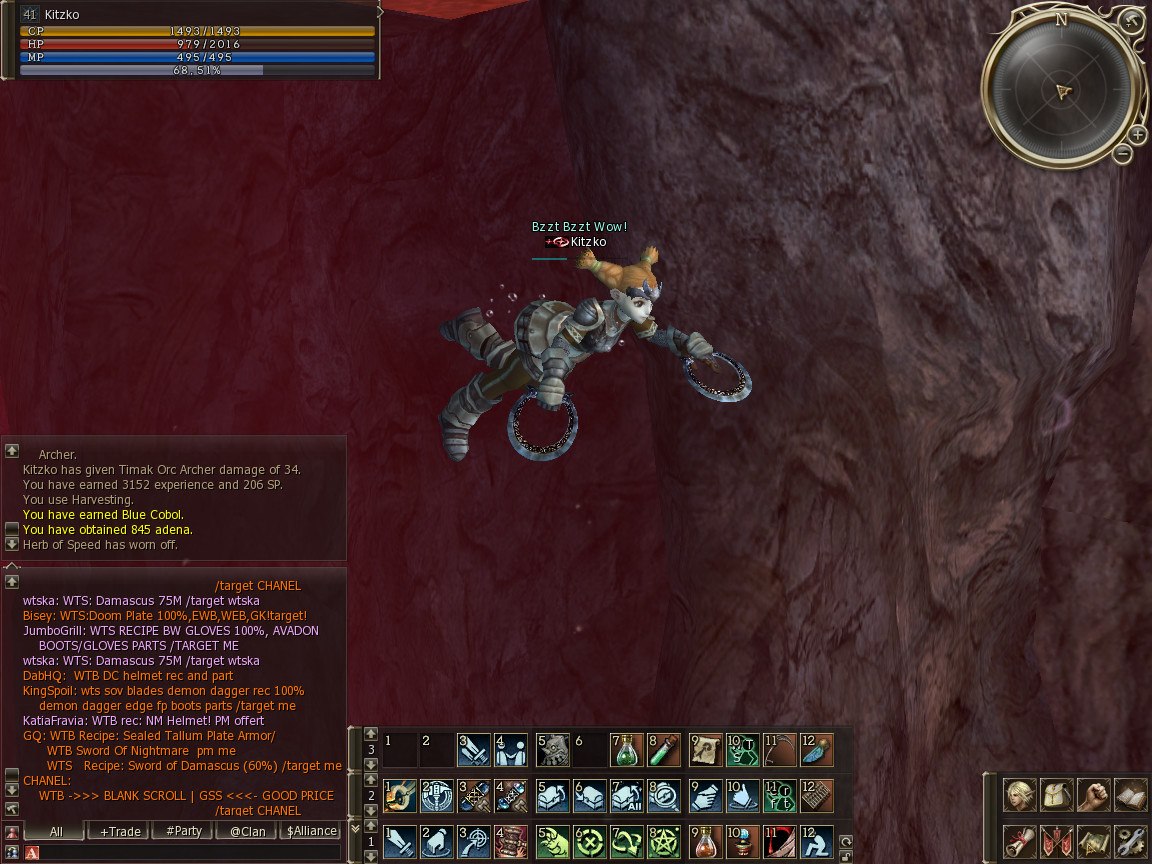This screenshot has height=864, width=1152.
Task: Open the #Party chat tab
Action: (183, 831)
